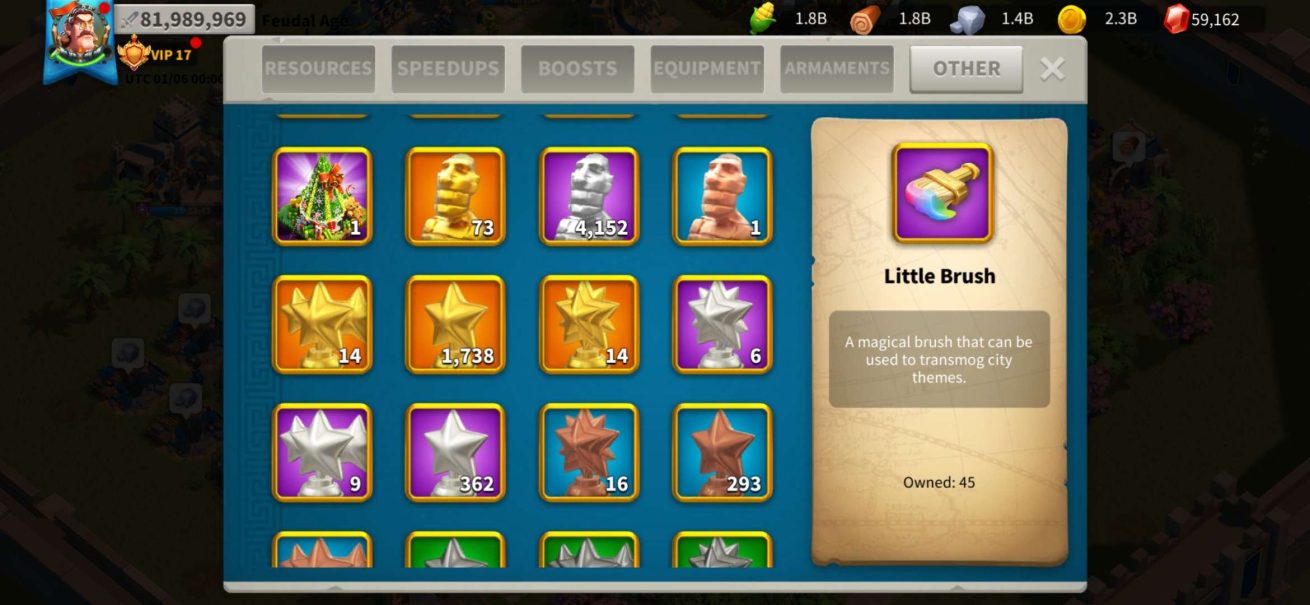
Task: Show the Boosts tab
Action: point(577,69)
